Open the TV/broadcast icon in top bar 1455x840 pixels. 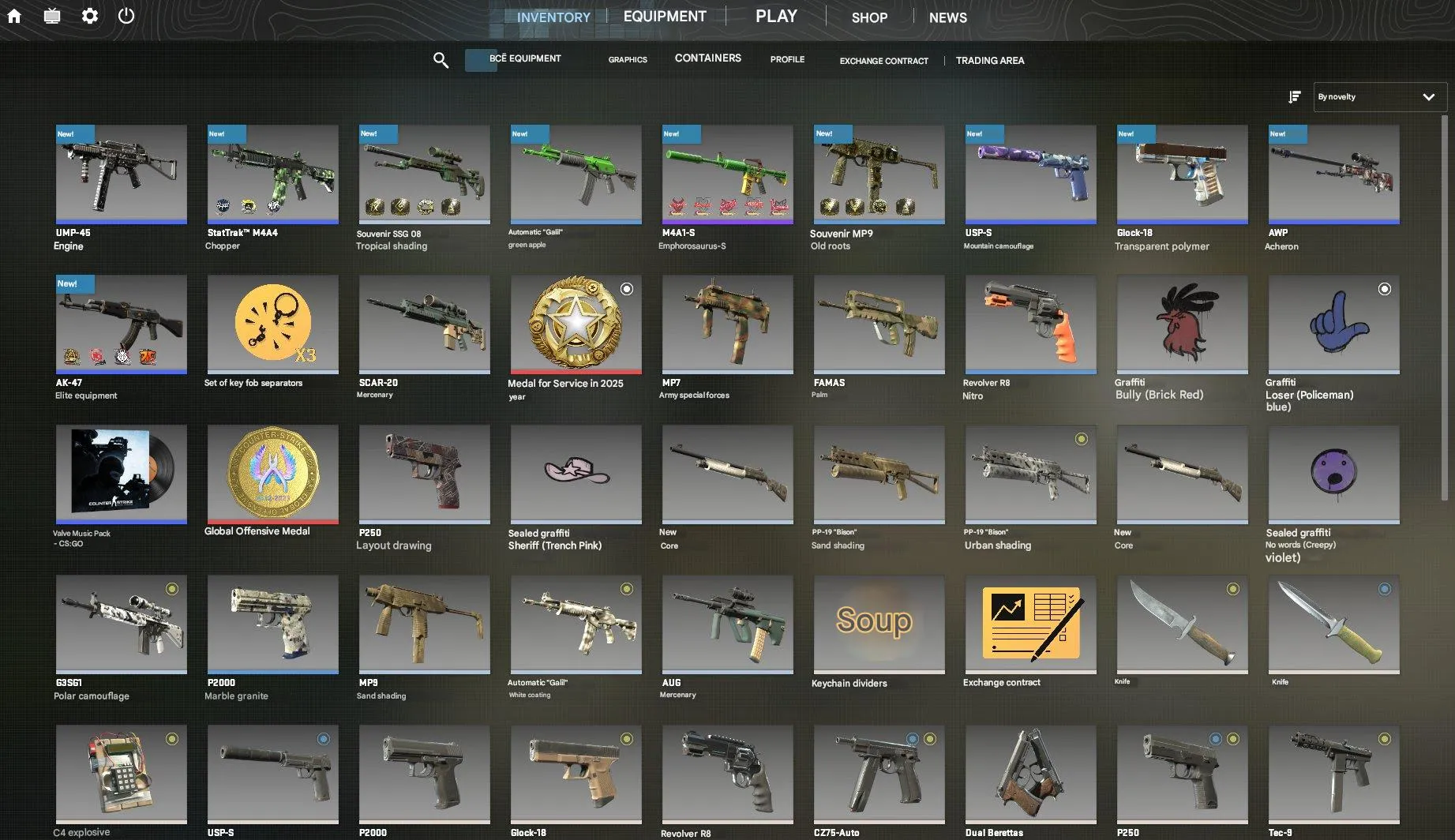point(51,15)
